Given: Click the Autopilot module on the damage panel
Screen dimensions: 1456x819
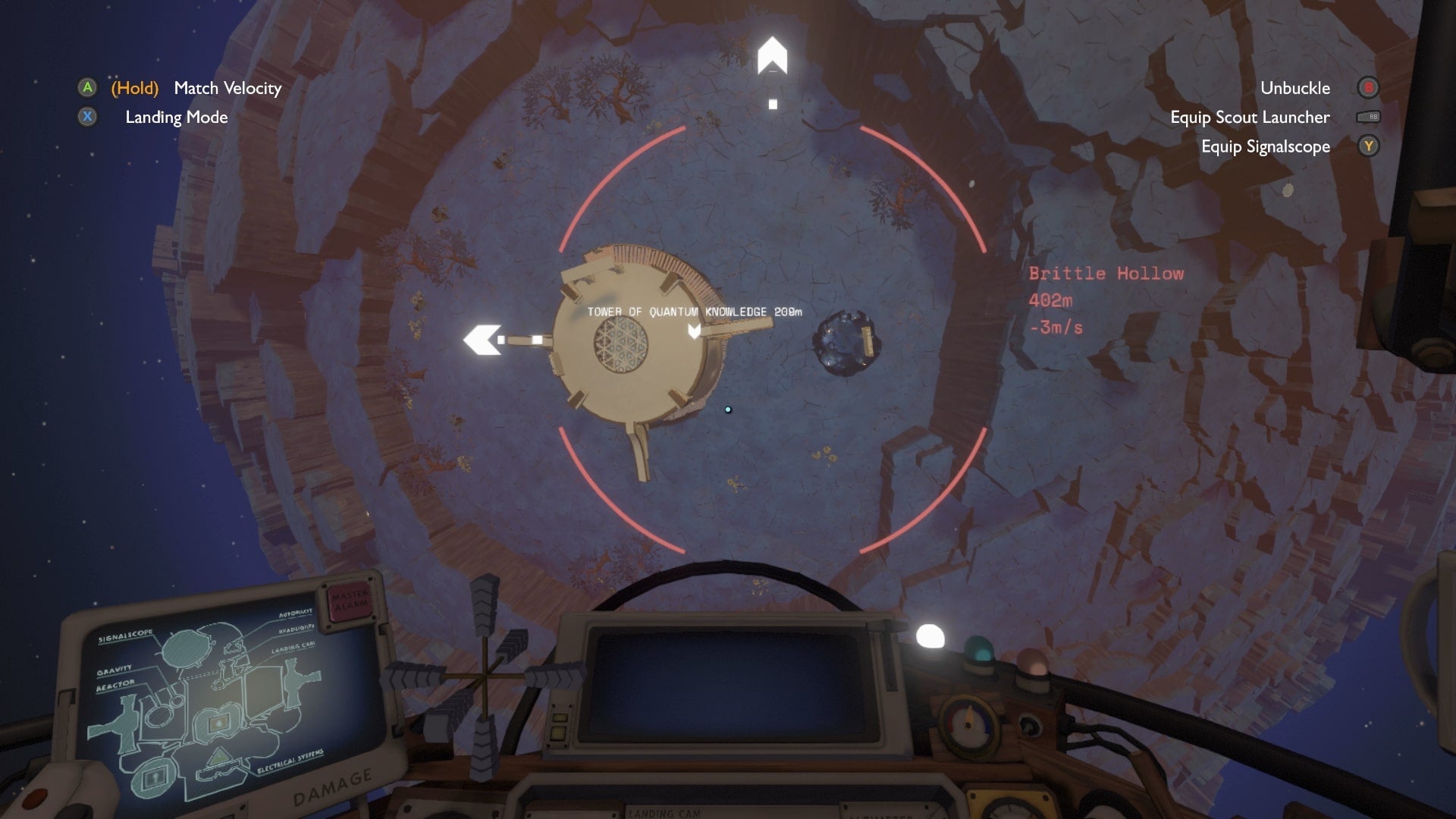Looking at the screenshot, I should click(x=296, y=614).
